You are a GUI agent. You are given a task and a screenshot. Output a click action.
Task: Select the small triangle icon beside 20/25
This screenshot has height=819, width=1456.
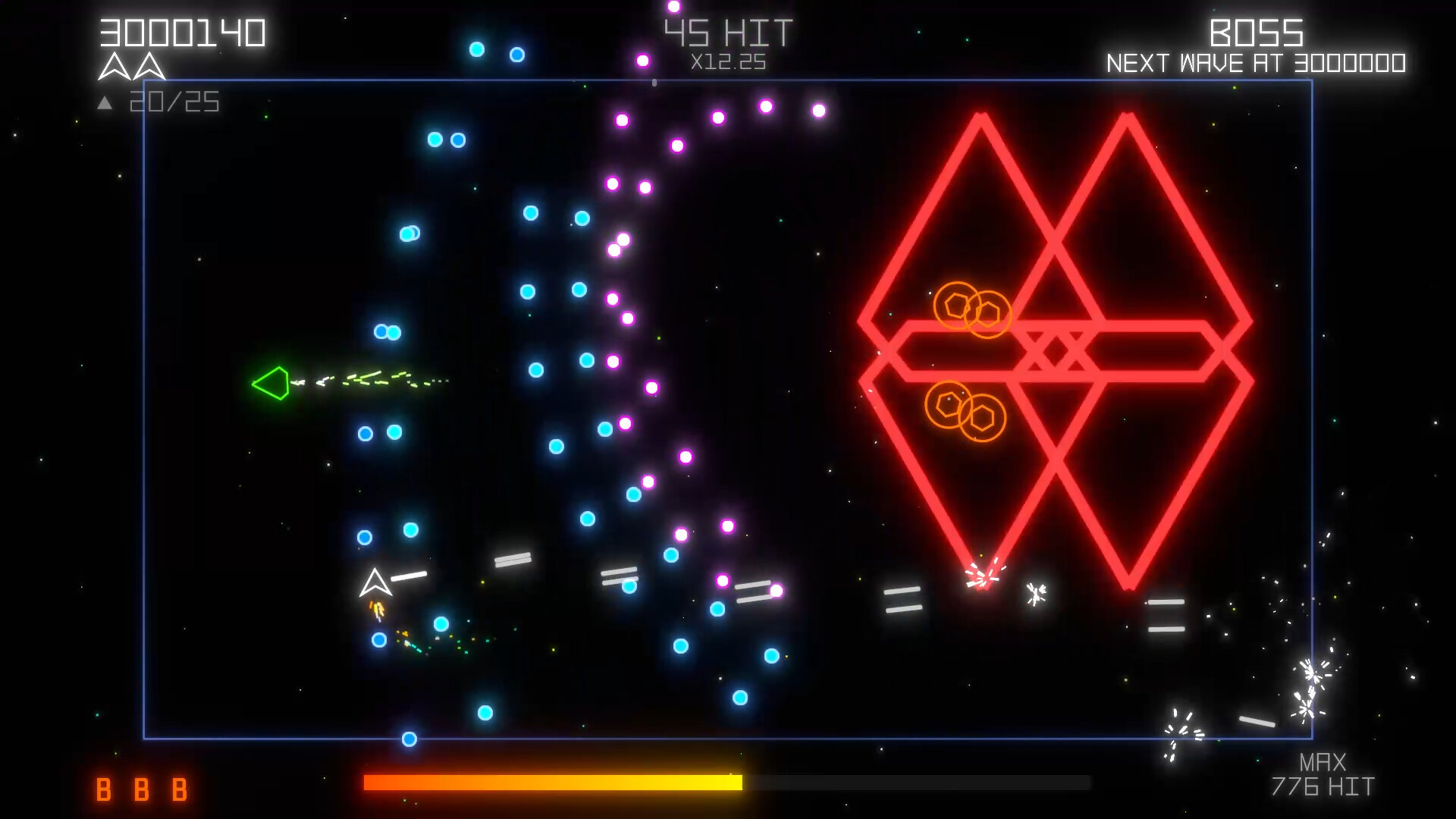(105, 101)
